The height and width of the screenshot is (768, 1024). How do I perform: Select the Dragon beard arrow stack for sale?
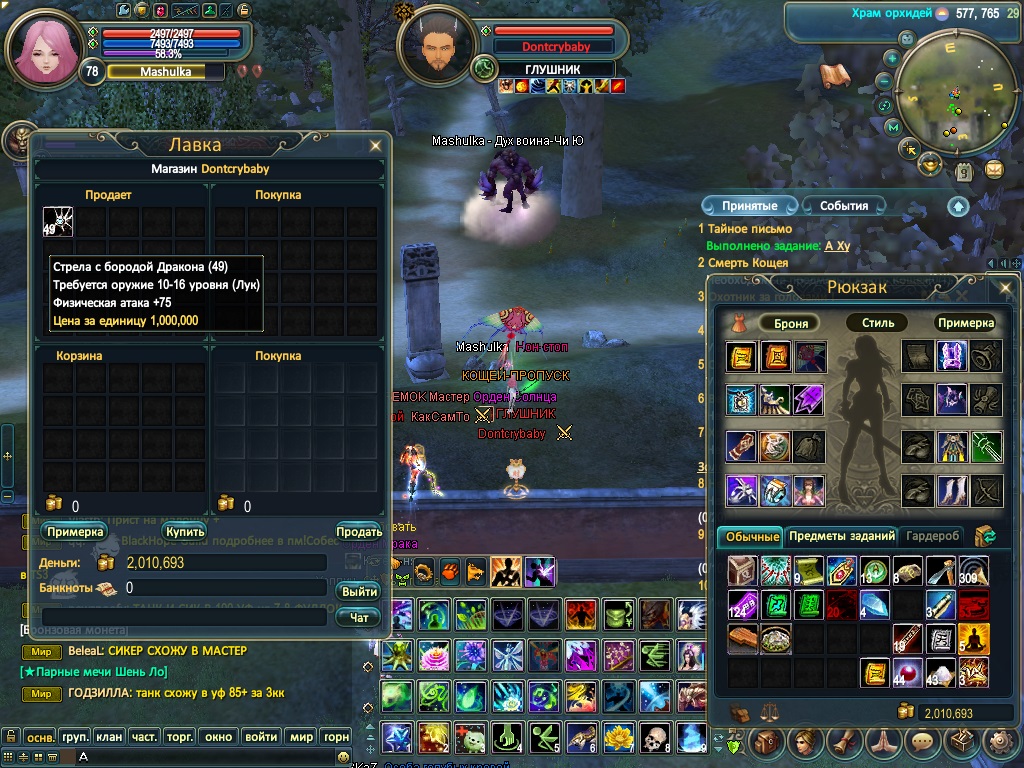tap(57, 221)
